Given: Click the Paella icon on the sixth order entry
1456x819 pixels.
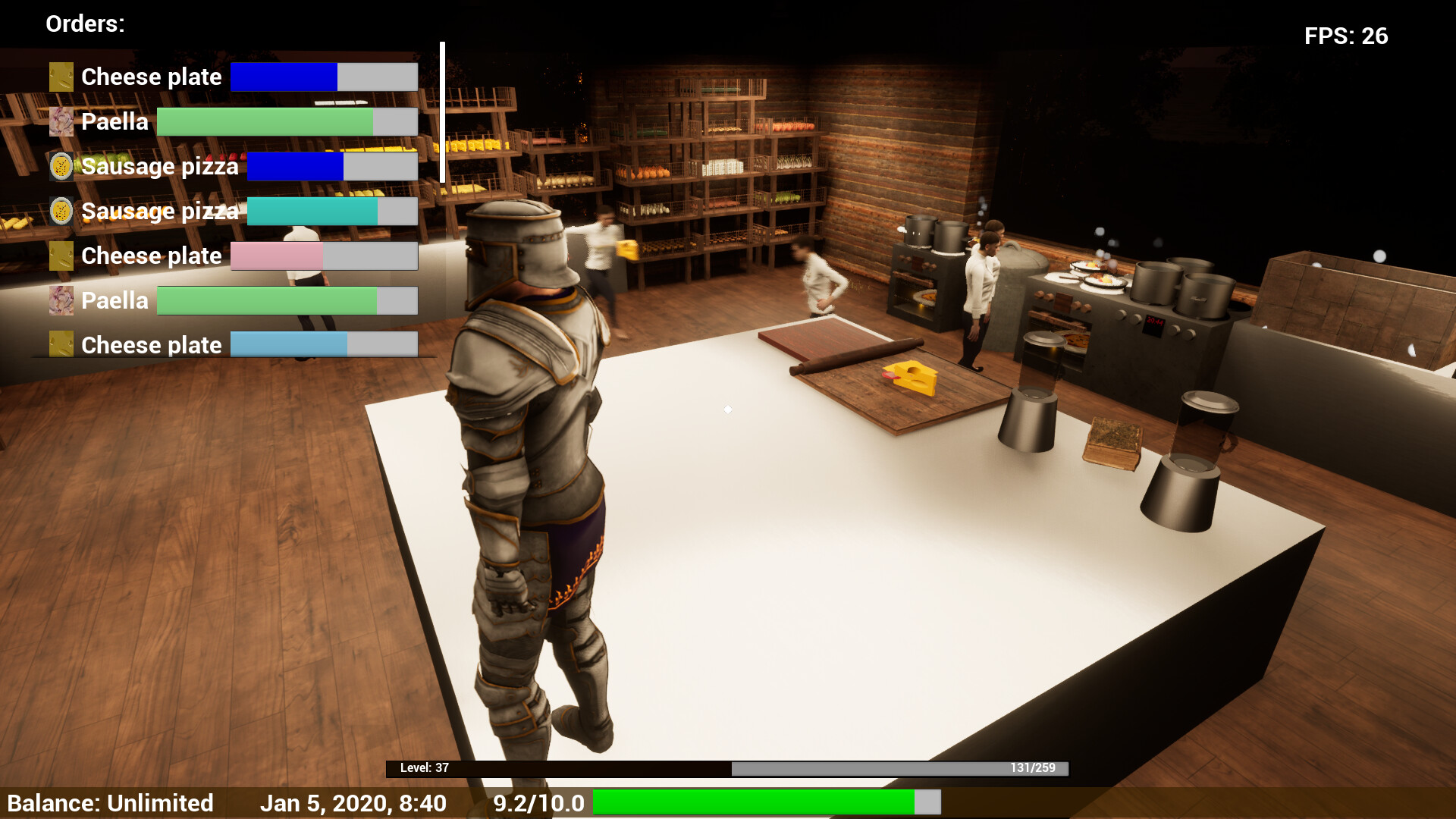Looking at the screenshot, I should [x=61, y=300].
